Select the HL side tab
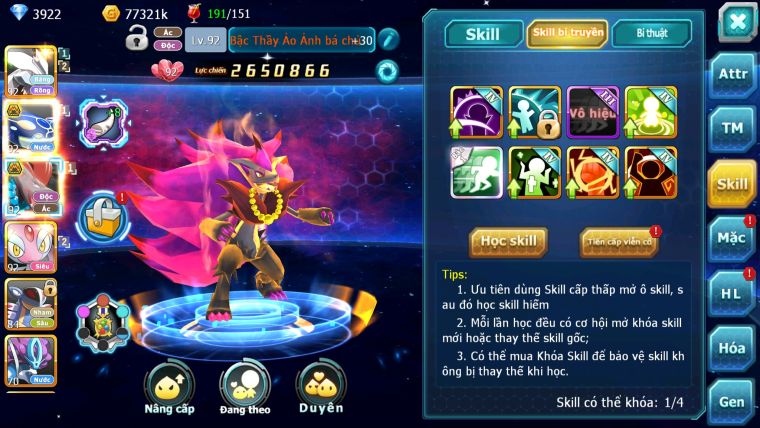This screenshot has height=428, width=760. pos(732,293)
